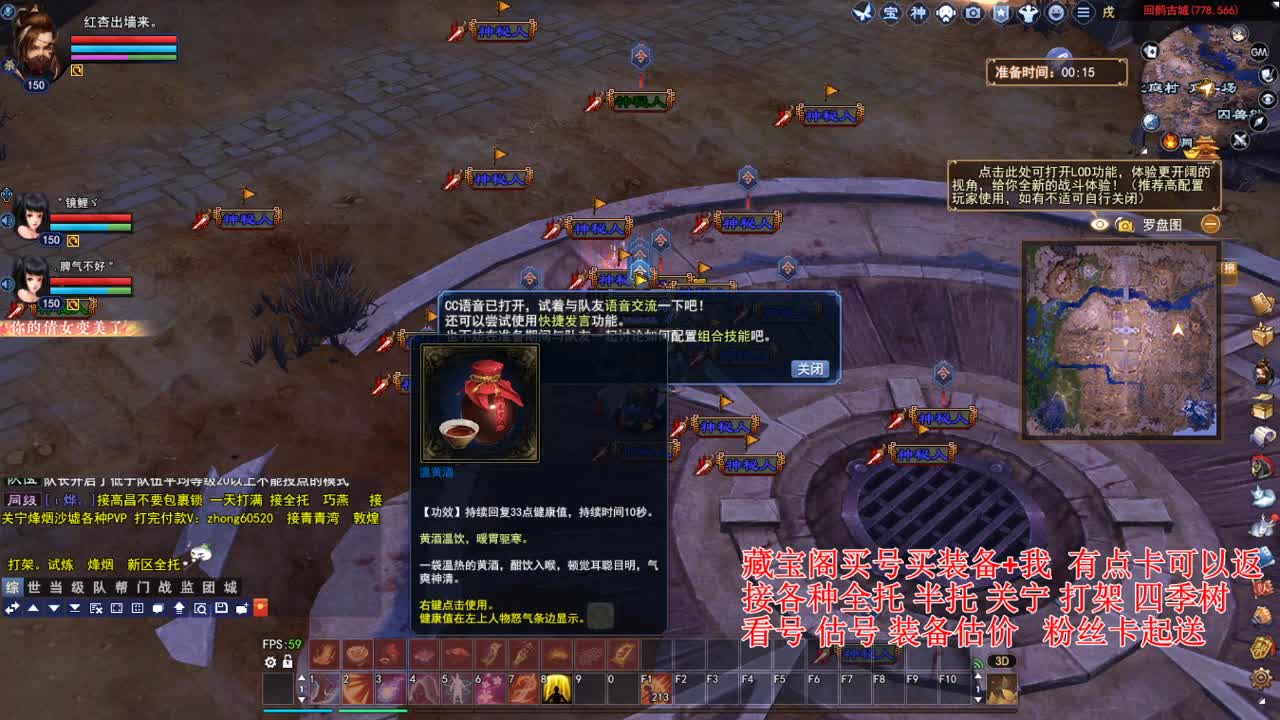The width and height of the screenshot is (1280, 720).
Task: Expand chat with the up triangle in chat toolbar
Action: click(x=33, y=608)
